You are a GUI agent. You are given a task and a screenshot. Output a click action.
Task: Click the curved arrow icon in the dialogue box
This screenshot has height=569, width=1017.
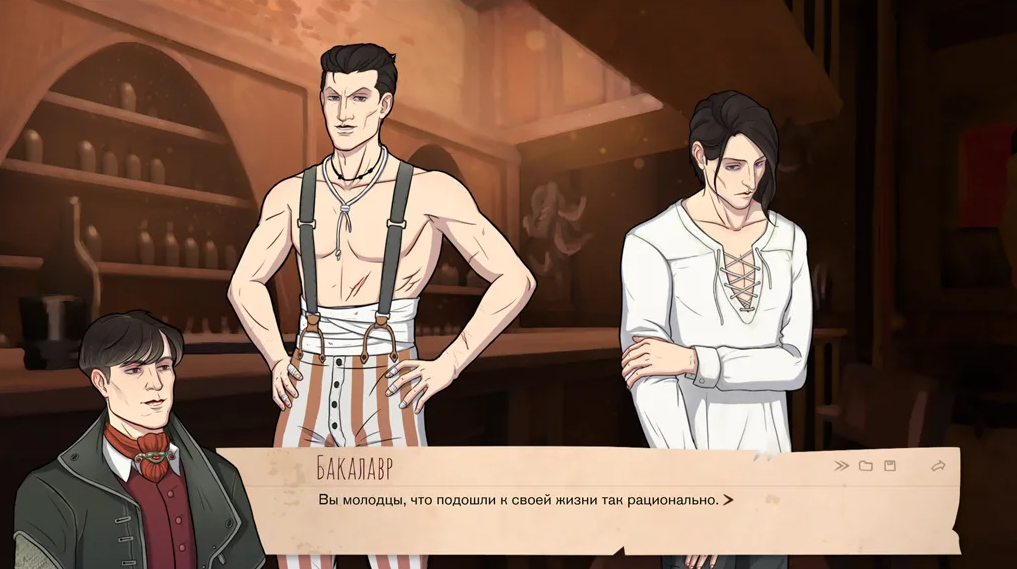point(938,466)
